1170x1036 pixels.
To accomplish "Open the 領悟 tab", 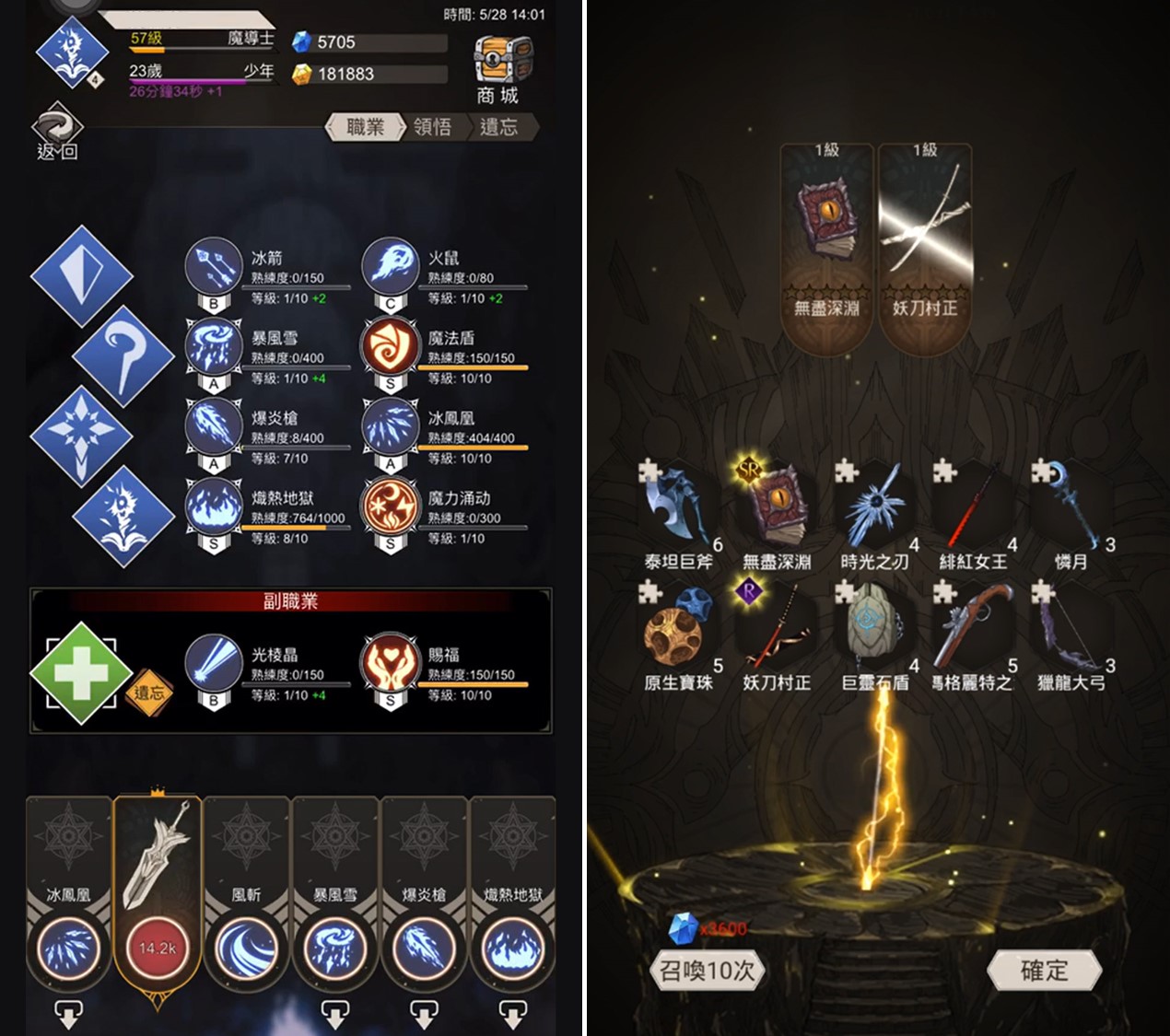I will pyautogui.click(x=432, y=127).
